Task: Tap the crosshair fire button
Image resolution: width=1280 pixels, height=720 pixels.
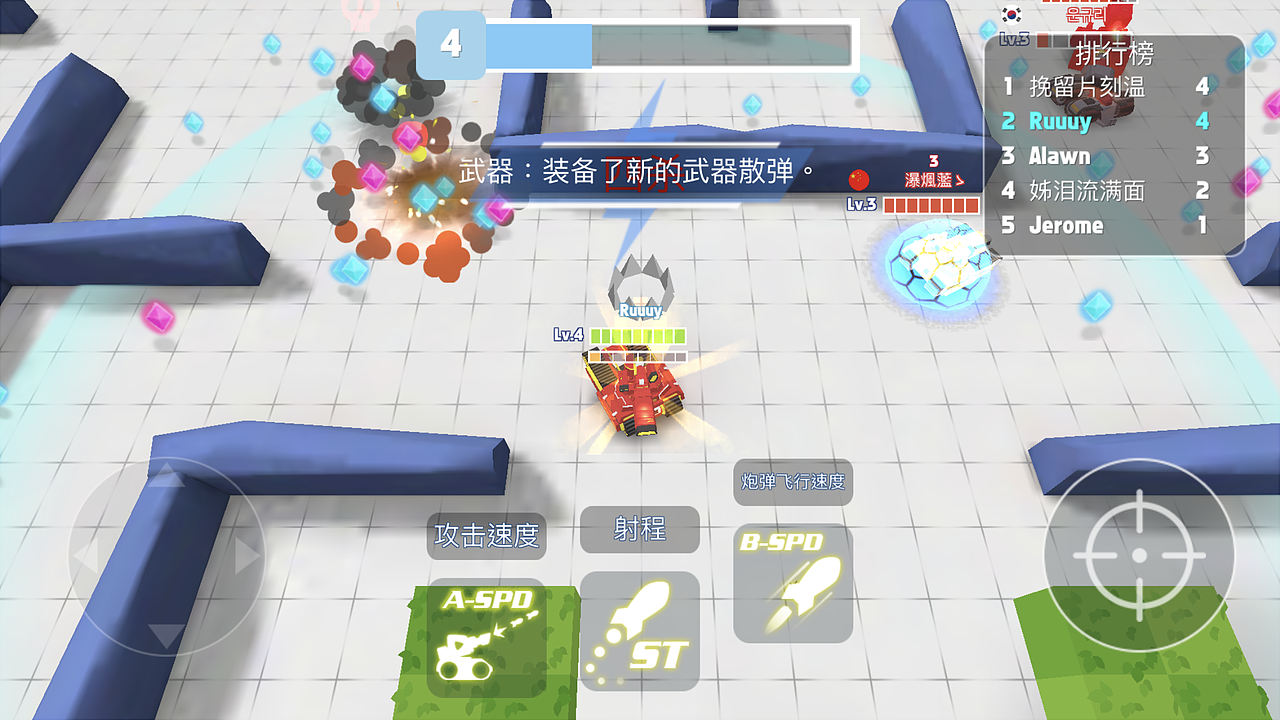Action: click(x=1138, y=555)
